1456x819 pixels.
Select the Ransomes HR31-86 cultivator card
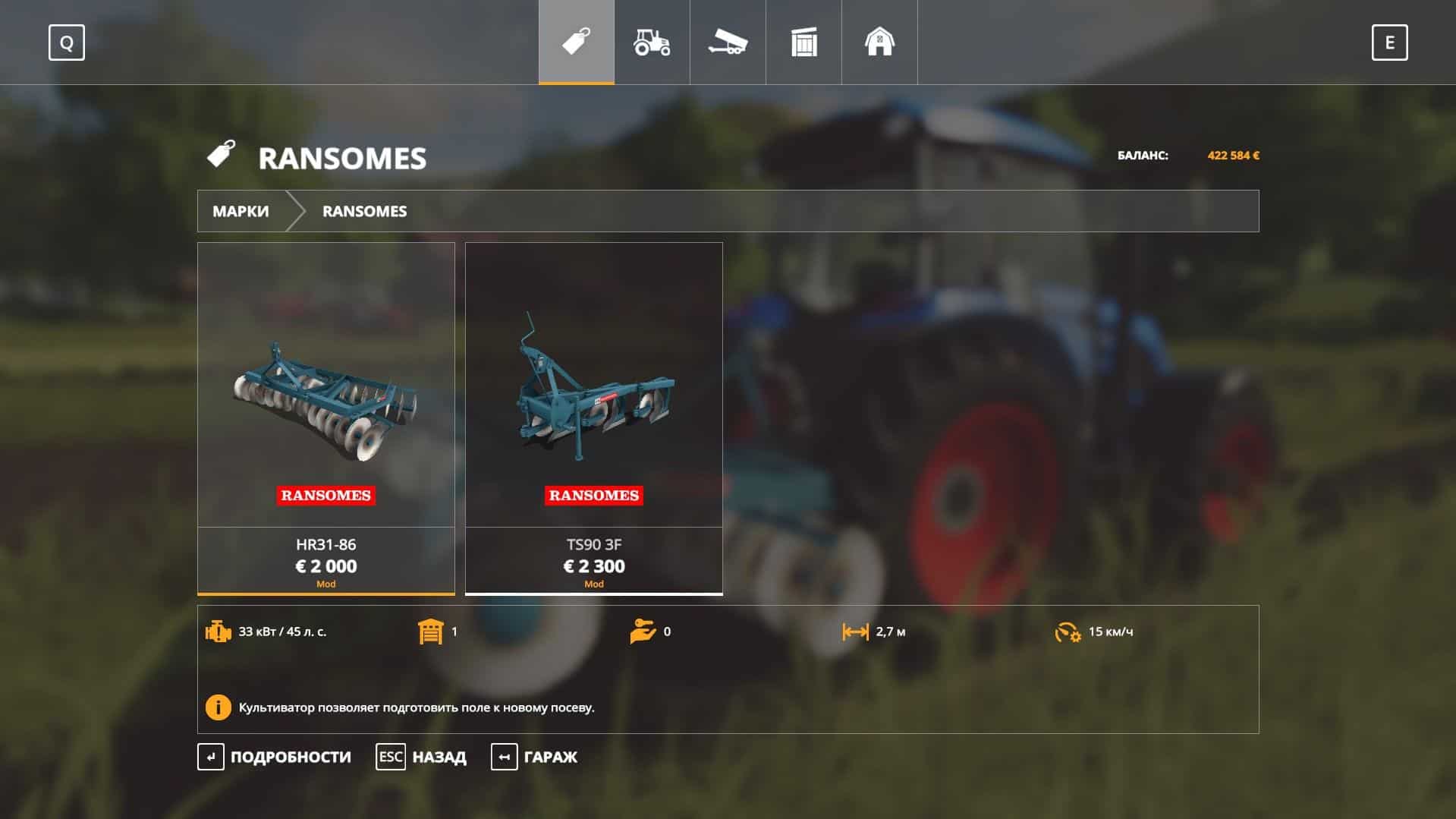coord(326,417)
